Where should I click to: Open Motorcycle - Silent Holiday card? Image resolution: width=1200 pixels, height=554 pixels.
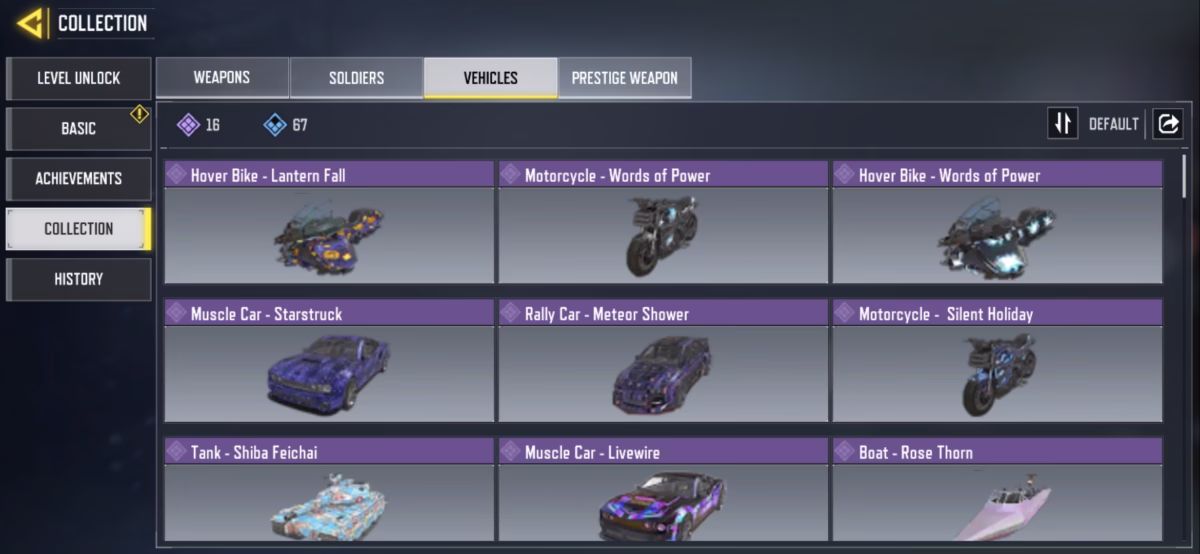pyautogui.click(x=997, y=360)
